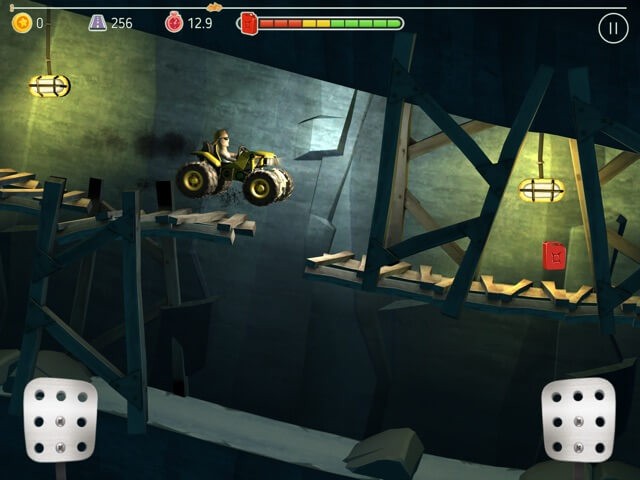
Task: Pause the game with the pause button
Action: pyautogui.click(x=613, y=28)
